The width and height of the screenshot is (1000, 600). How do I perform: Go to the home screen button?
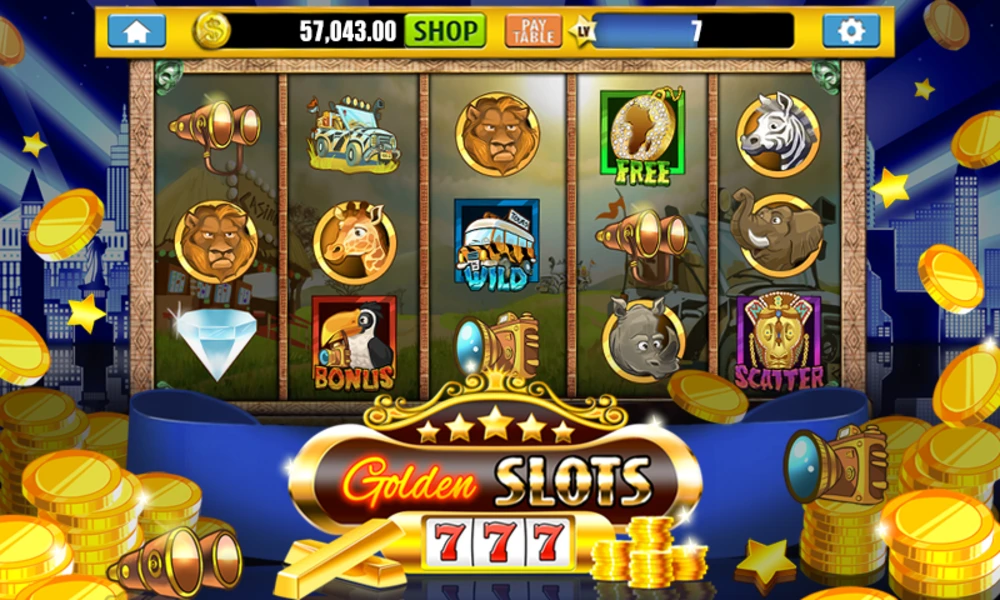(x=136, y=30)
